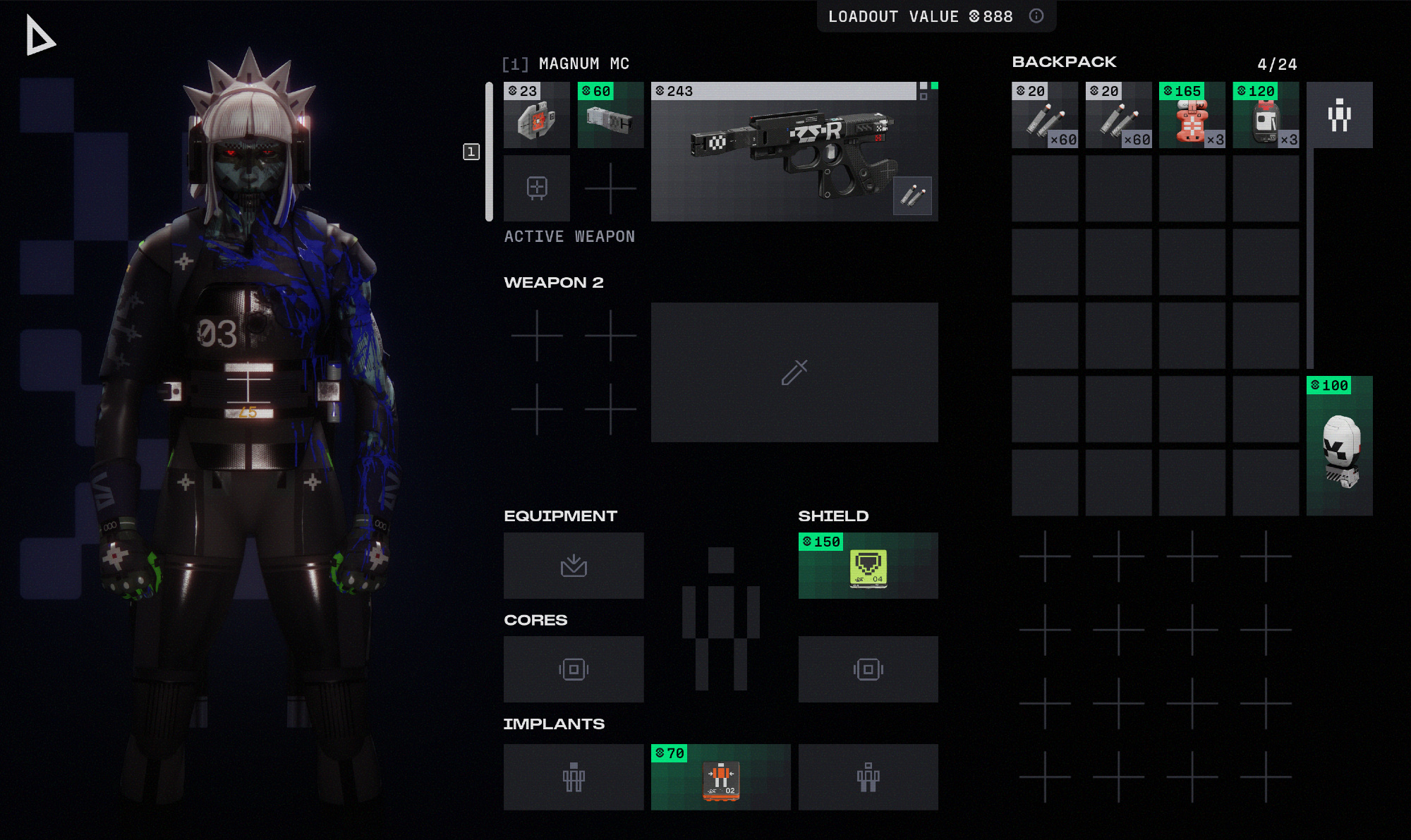Choose the 165-value red backpack consumable
This screenshot has width=1411, height=840.
click(x=1192, y=115)
